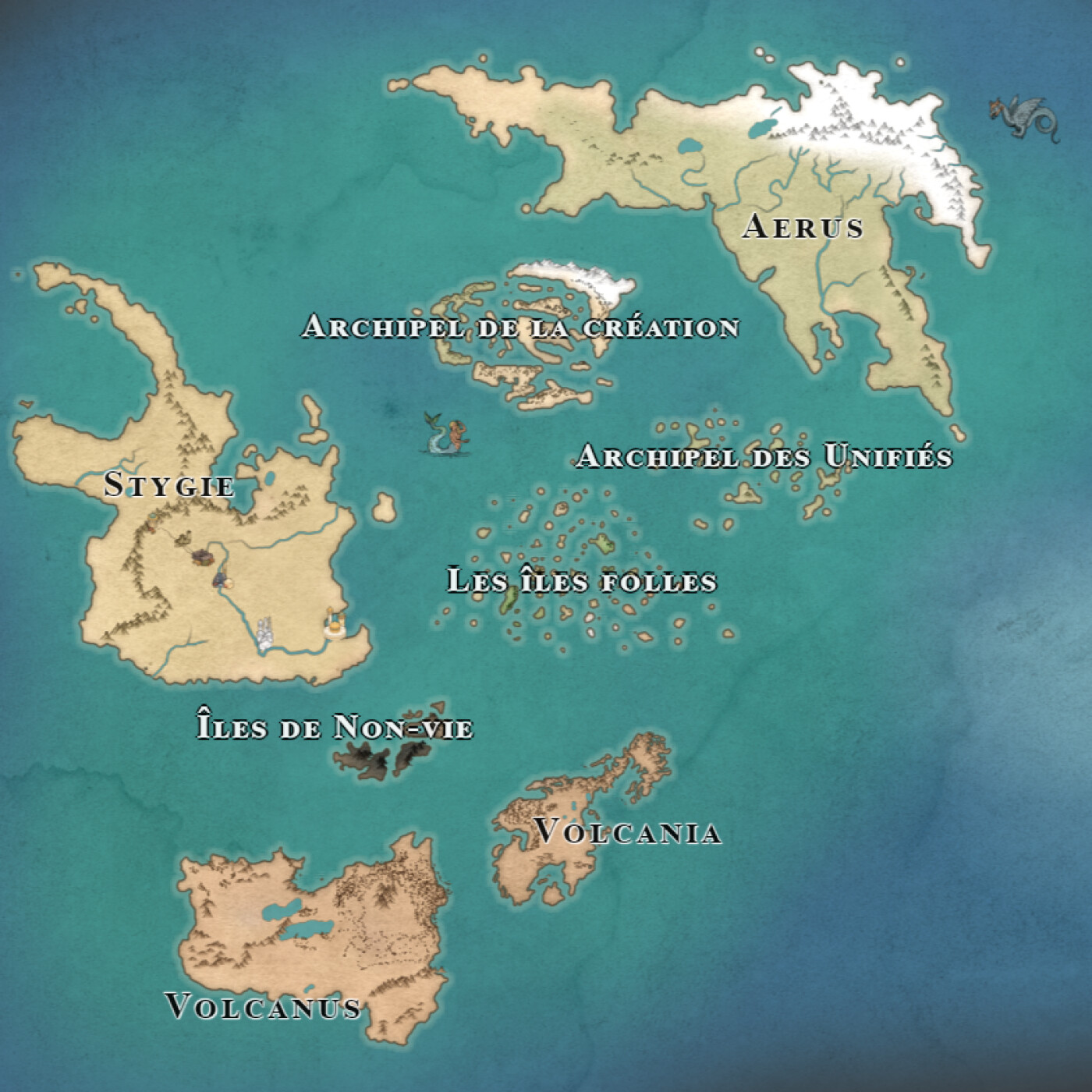Select the Archipel des Unifiés label
This screenshot has width=1092, height=1092.
764,456
